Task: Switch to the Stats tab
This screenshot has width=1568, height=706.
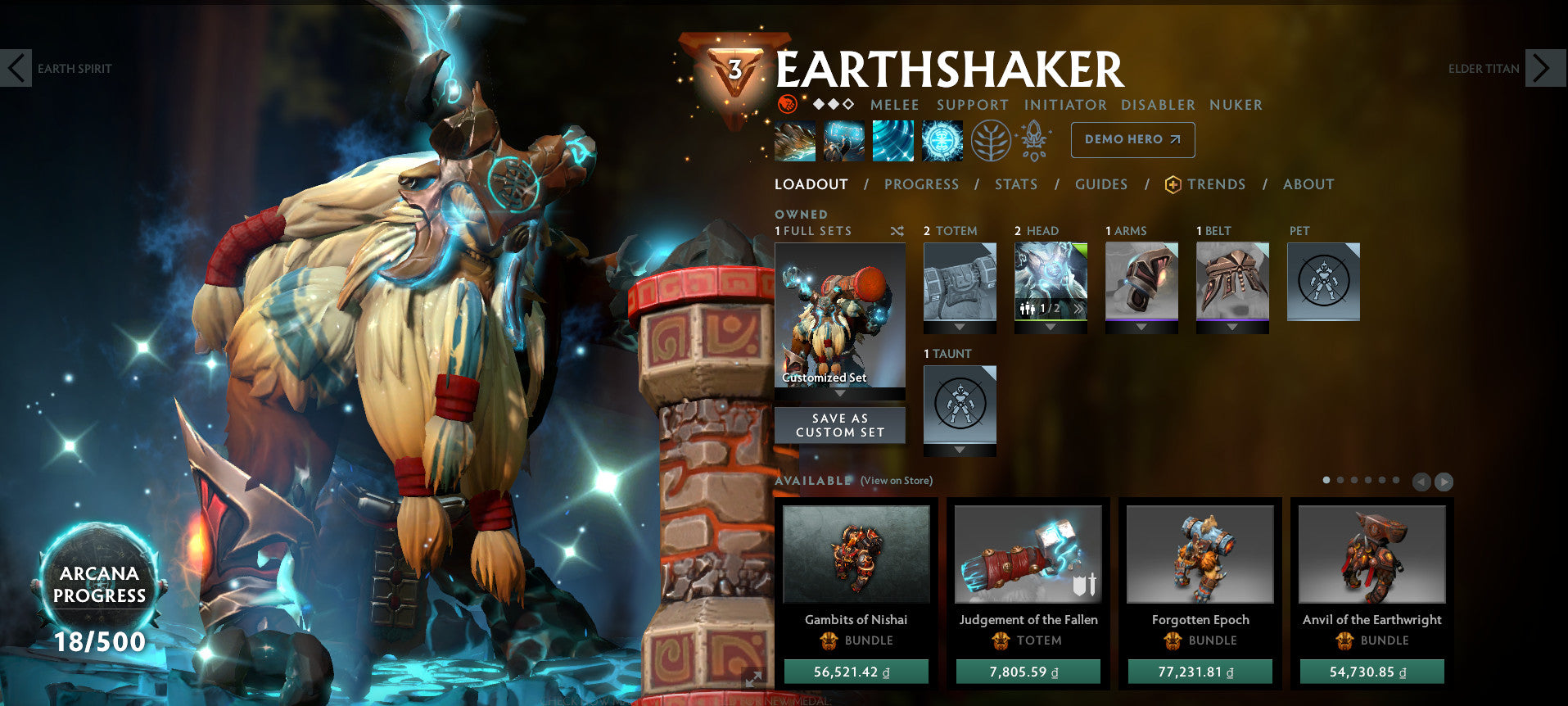Action: 1015,184
